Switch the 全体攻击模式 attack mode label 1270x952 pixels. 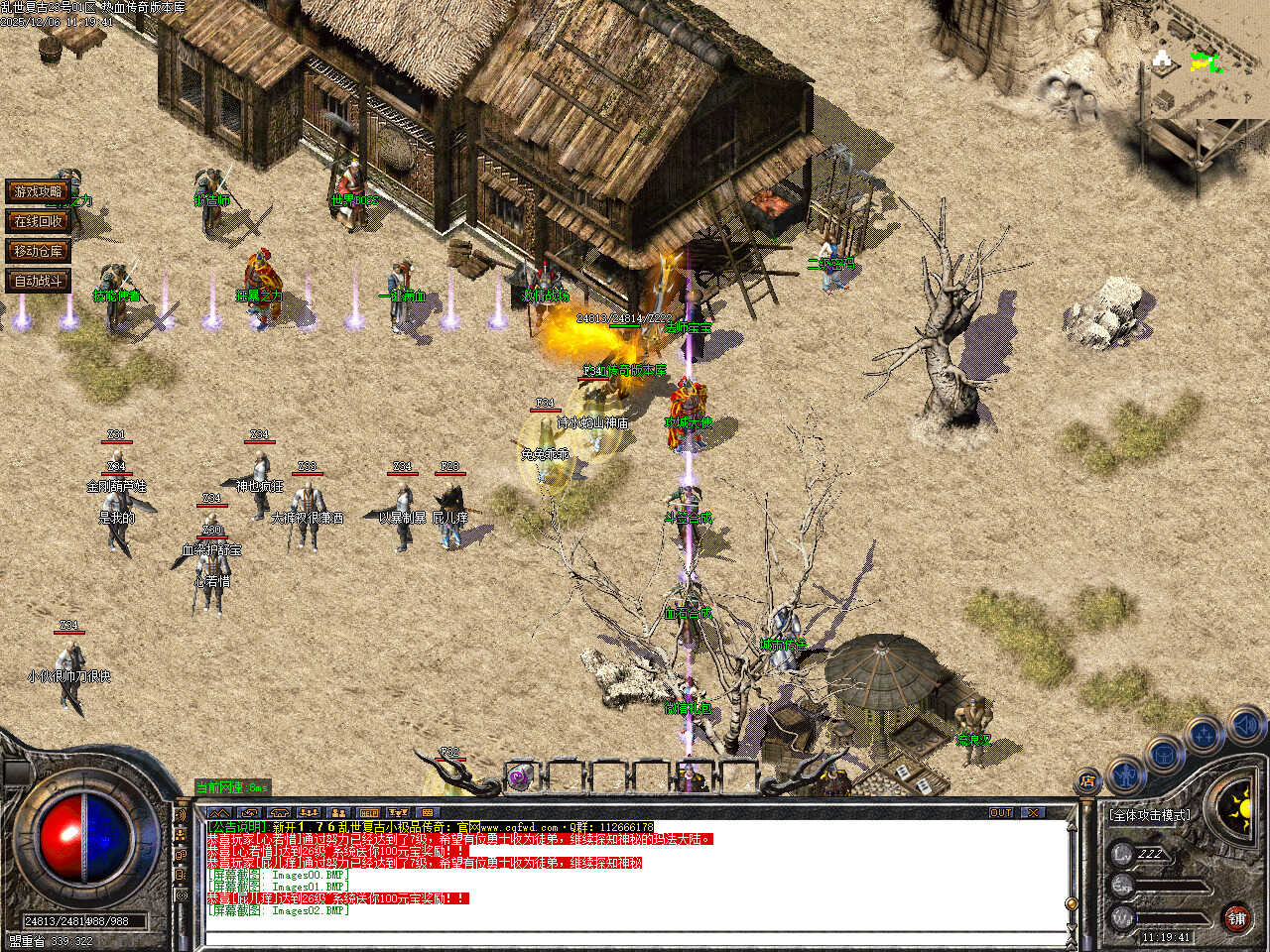click(1149, 815)
